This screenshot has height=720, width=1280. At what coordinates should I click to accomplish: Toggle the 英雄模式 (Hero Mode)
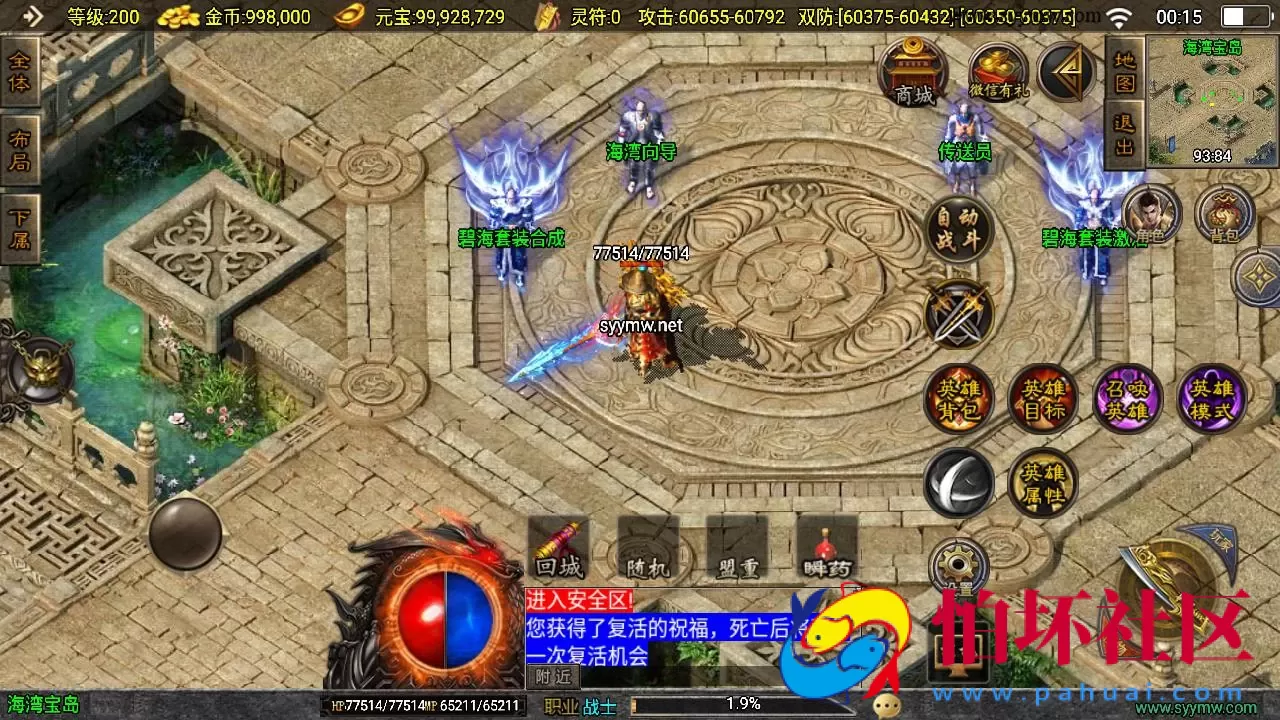(x=1211, y=398)
